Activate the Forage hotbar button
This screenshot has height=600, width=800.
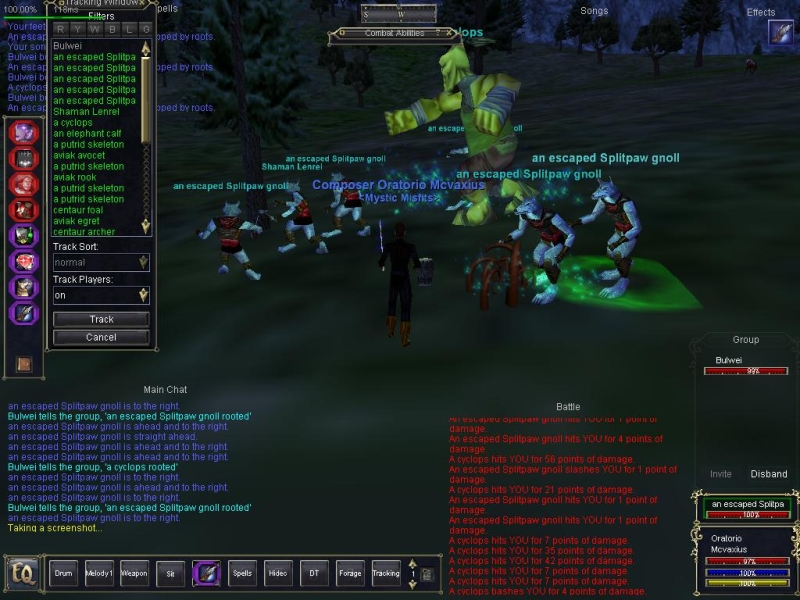tap(350, 574)
